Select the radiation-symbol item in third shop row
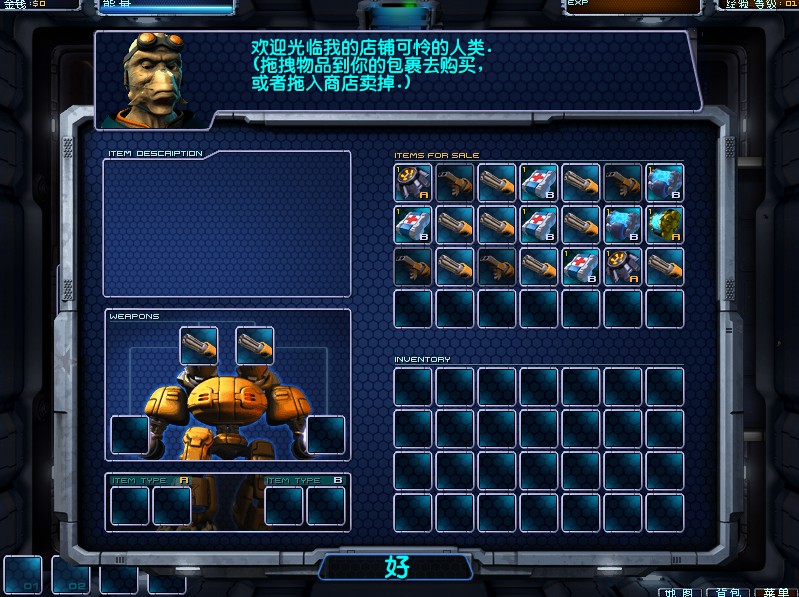Screen dimensions: 799x597 (x=622, y=267)
